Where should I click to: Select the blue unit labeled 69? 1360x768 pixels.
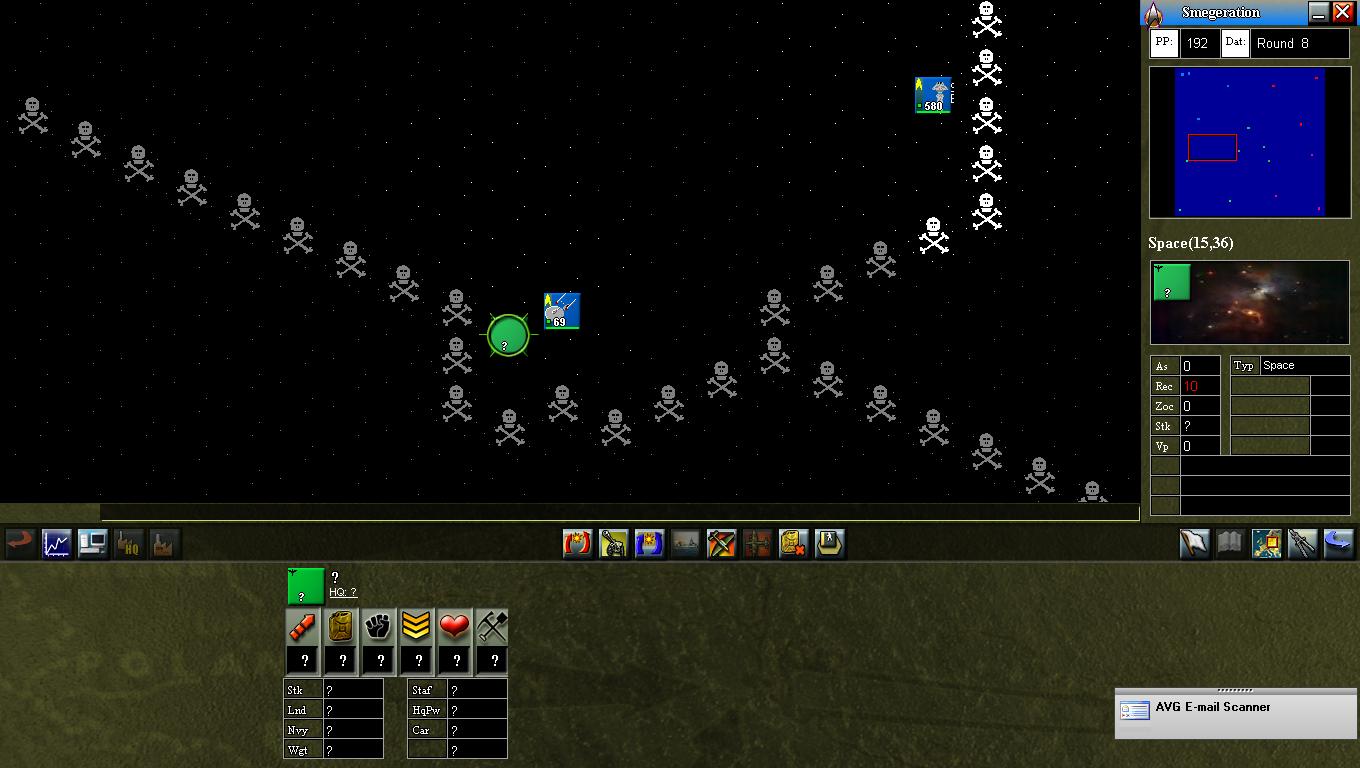coord(562,311)
